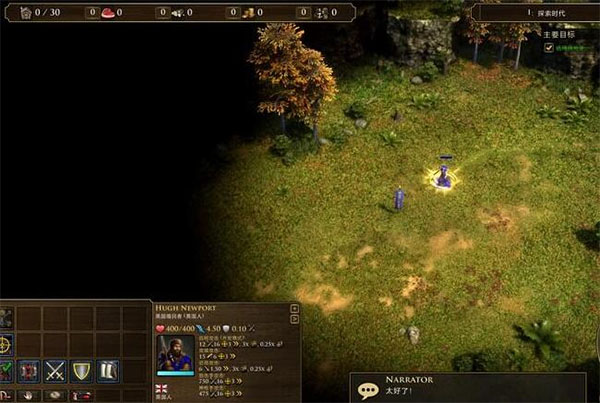Click the British flag icon
Screen dimensions: 600x403
[162, 388]
